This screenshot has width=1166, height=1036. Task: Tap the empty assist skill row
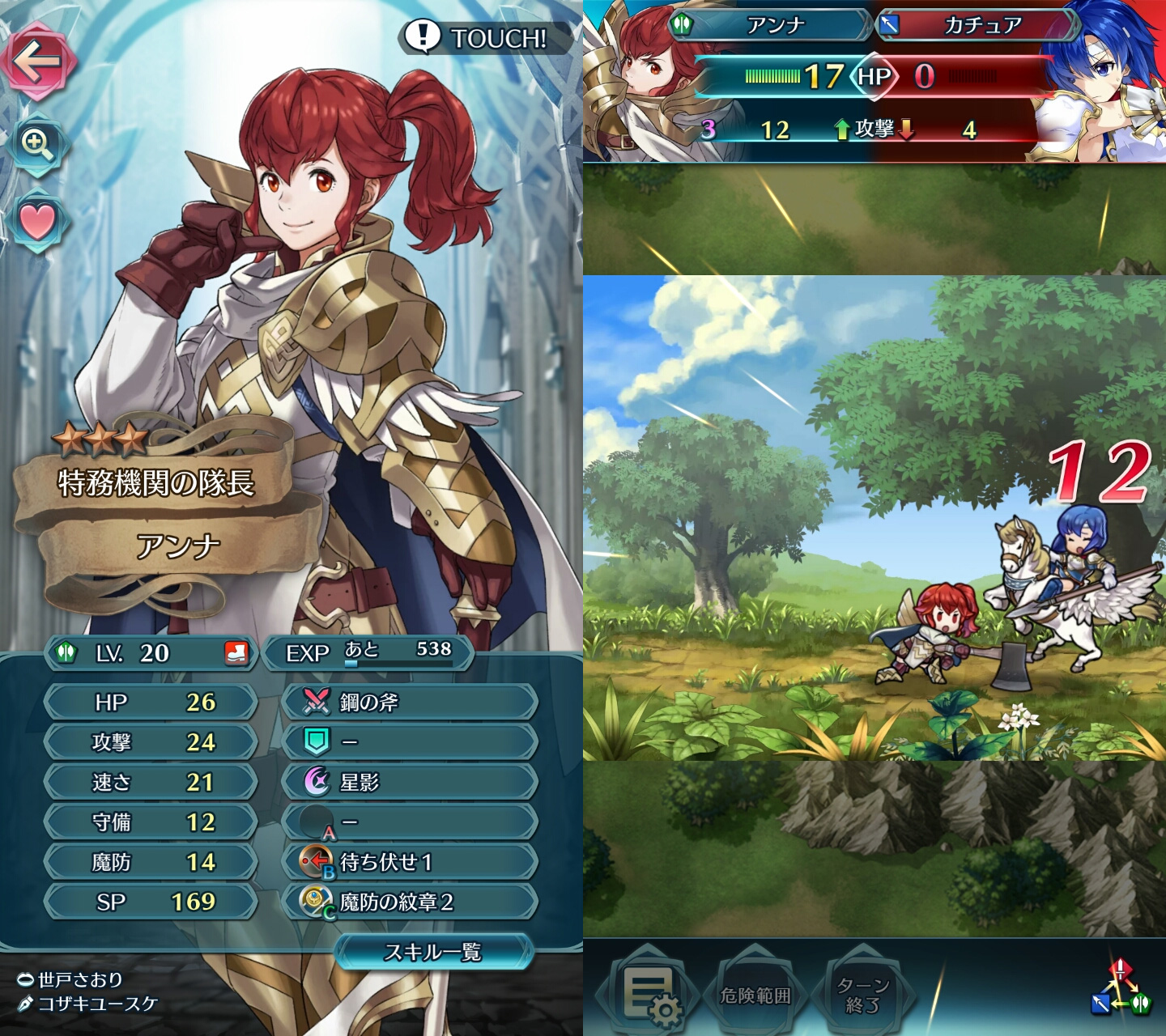tap(410, 742)
